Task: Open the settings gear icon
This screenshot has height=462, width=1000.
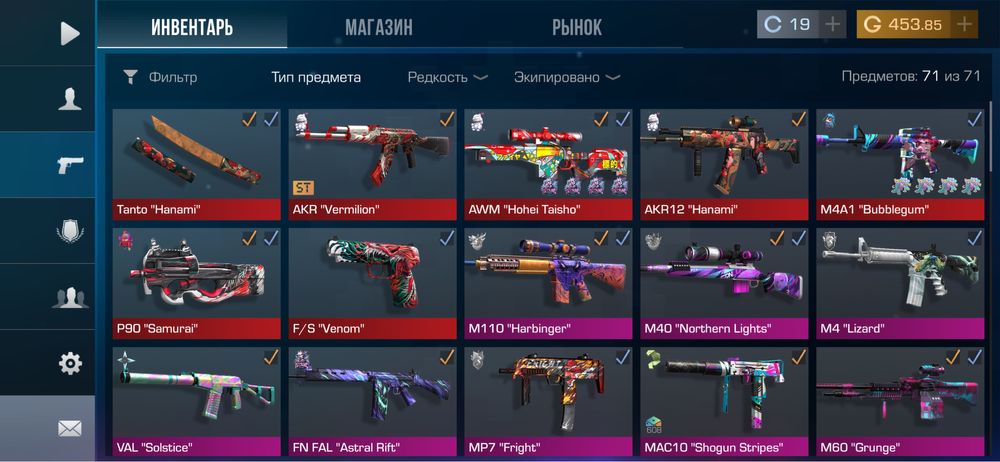Action: 69,363
